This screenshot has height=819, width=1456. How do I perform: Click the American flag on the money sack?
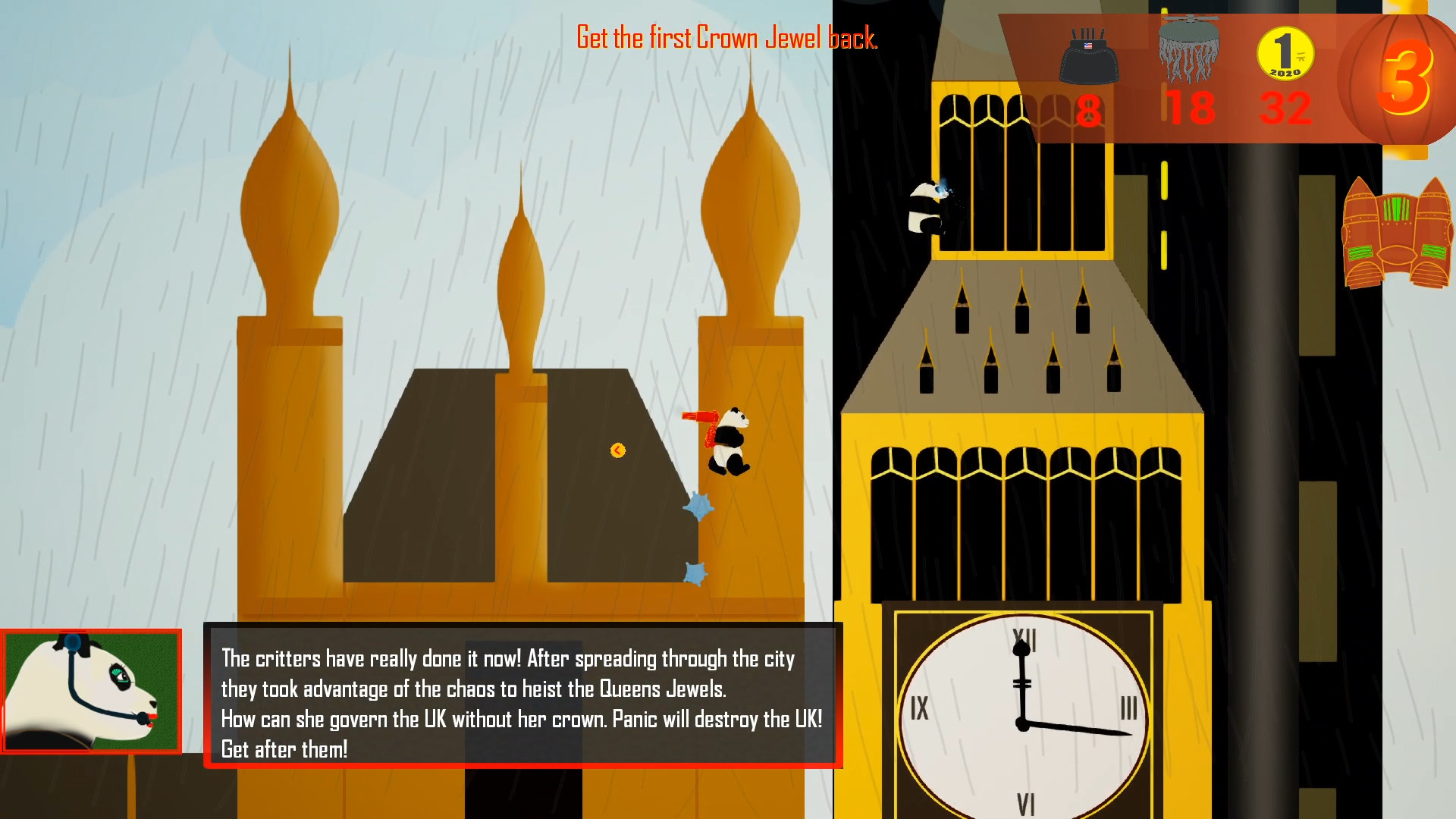[1087, 47]
